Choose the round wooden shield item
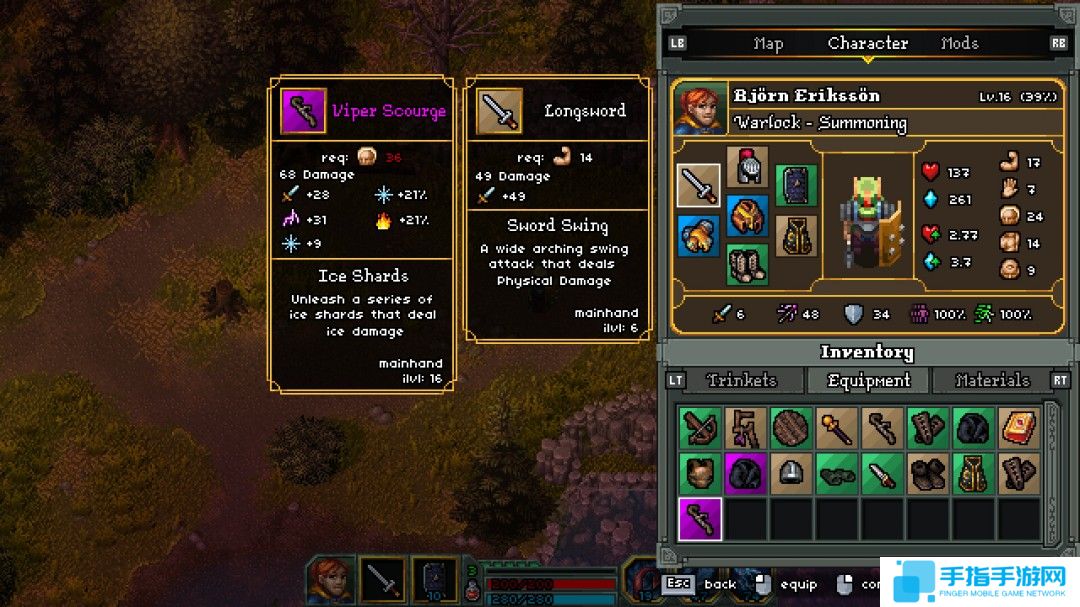Image resolution: width=1080 pixels, height=607 pixels. (x=791, y=427)
